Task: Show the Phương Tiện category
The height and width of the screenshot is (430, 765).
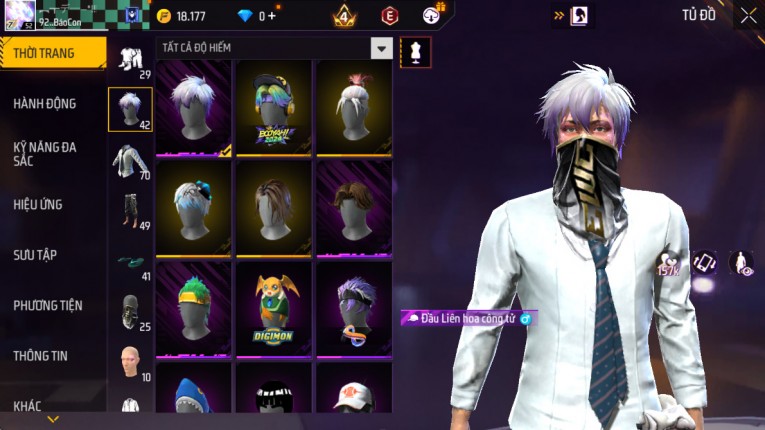Action: click(x=48, y=305)
